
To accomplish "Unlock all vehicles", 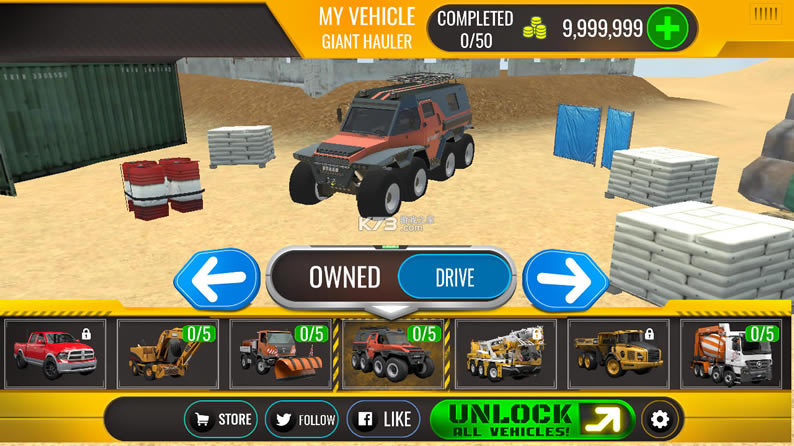I will click(532, 419).
